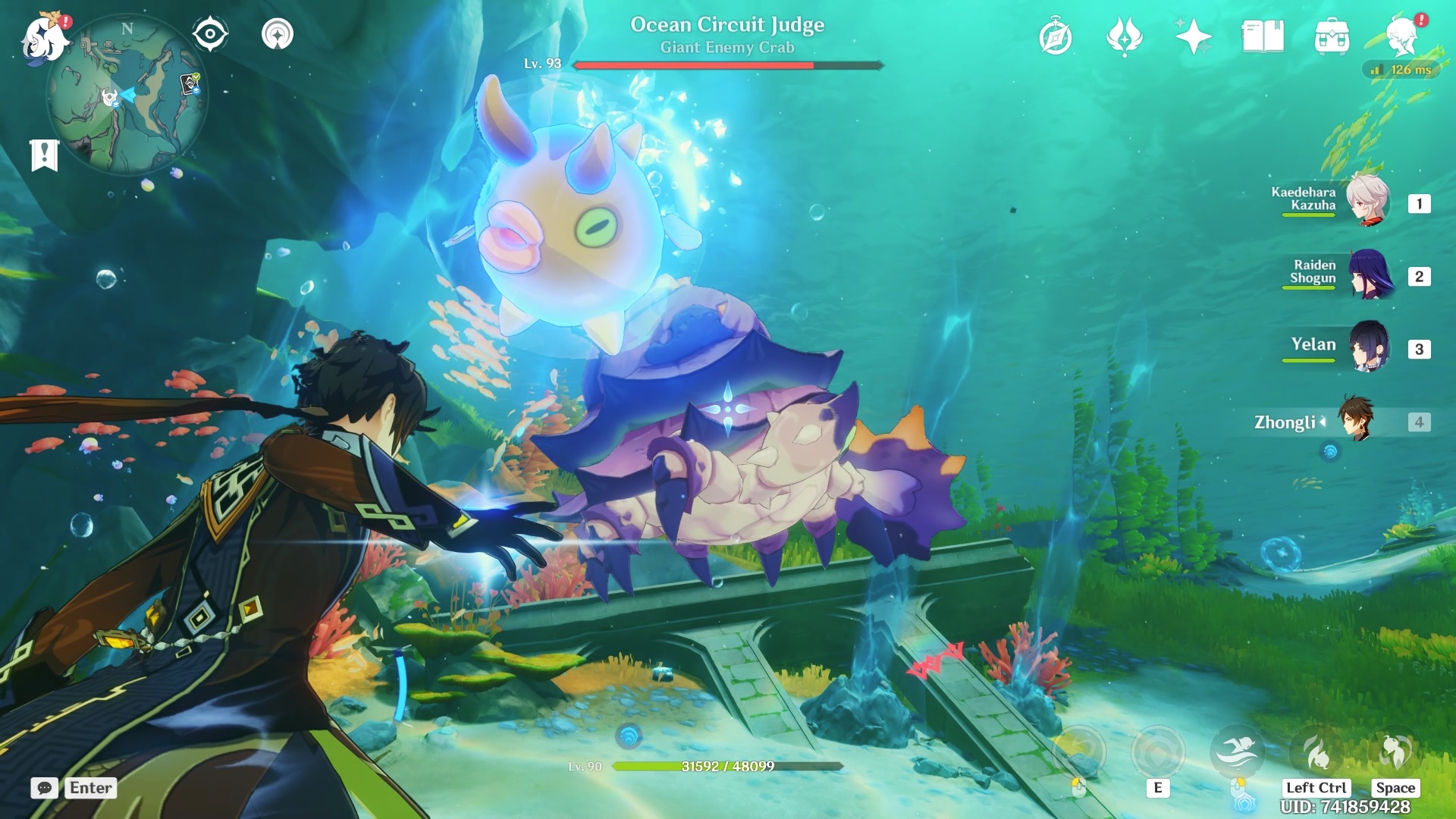Open the quest navigation beacon icon
Viewport: 1456px width, 819px height.
click(277, 34)
